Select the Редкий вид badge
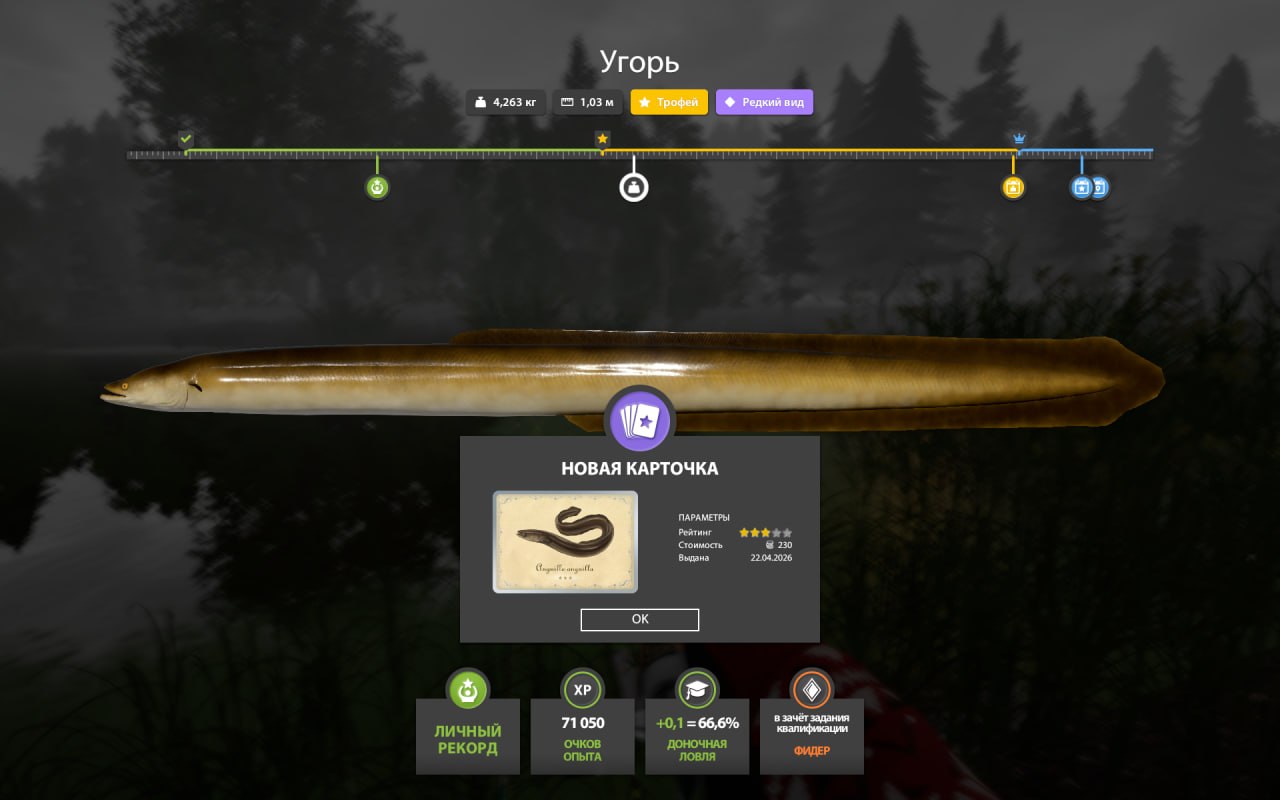The width and height of the screenshot is (1280, 800). [x=764, y=102]
